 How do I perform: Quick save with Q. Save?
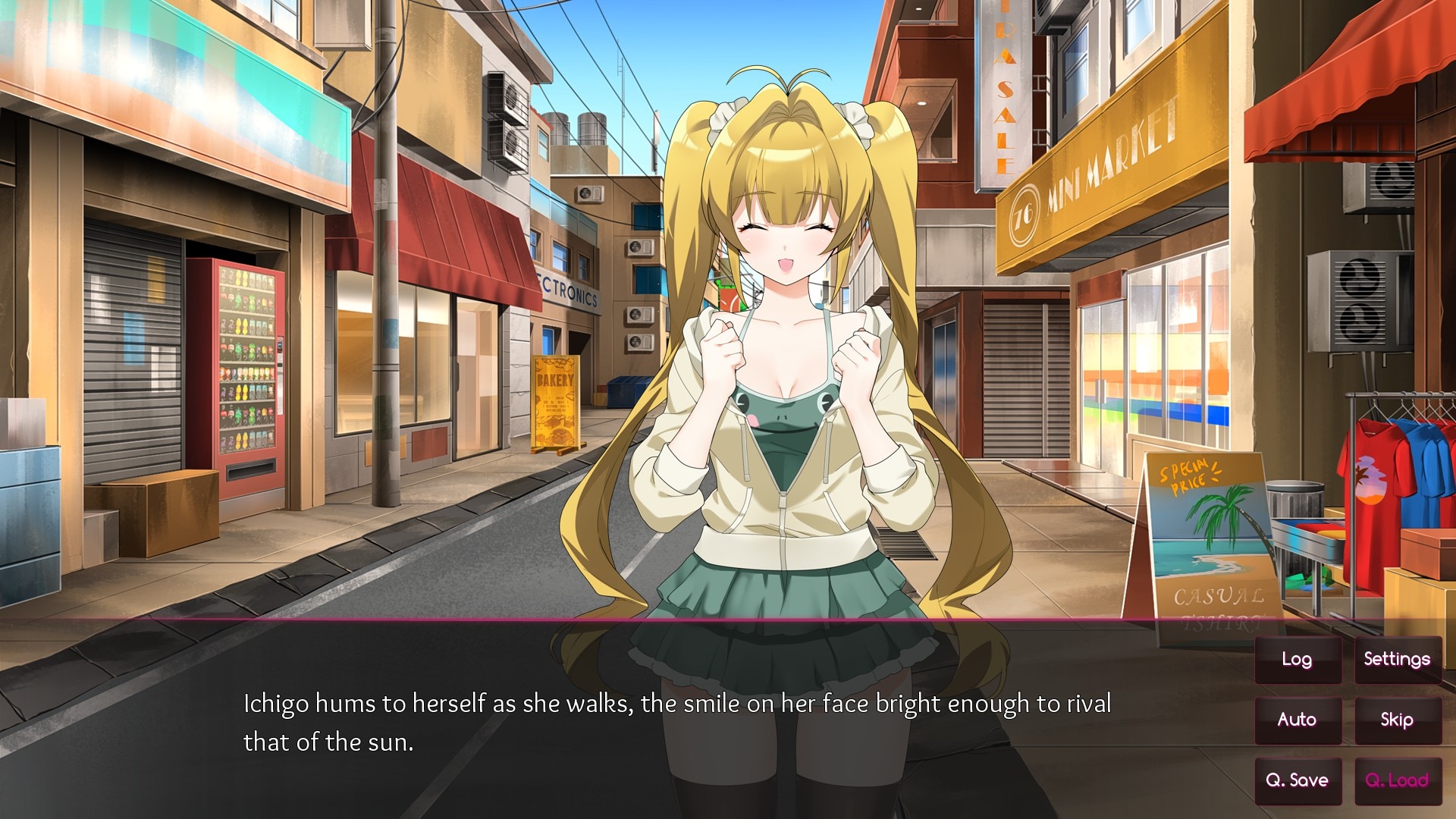tap(1297, 780)
